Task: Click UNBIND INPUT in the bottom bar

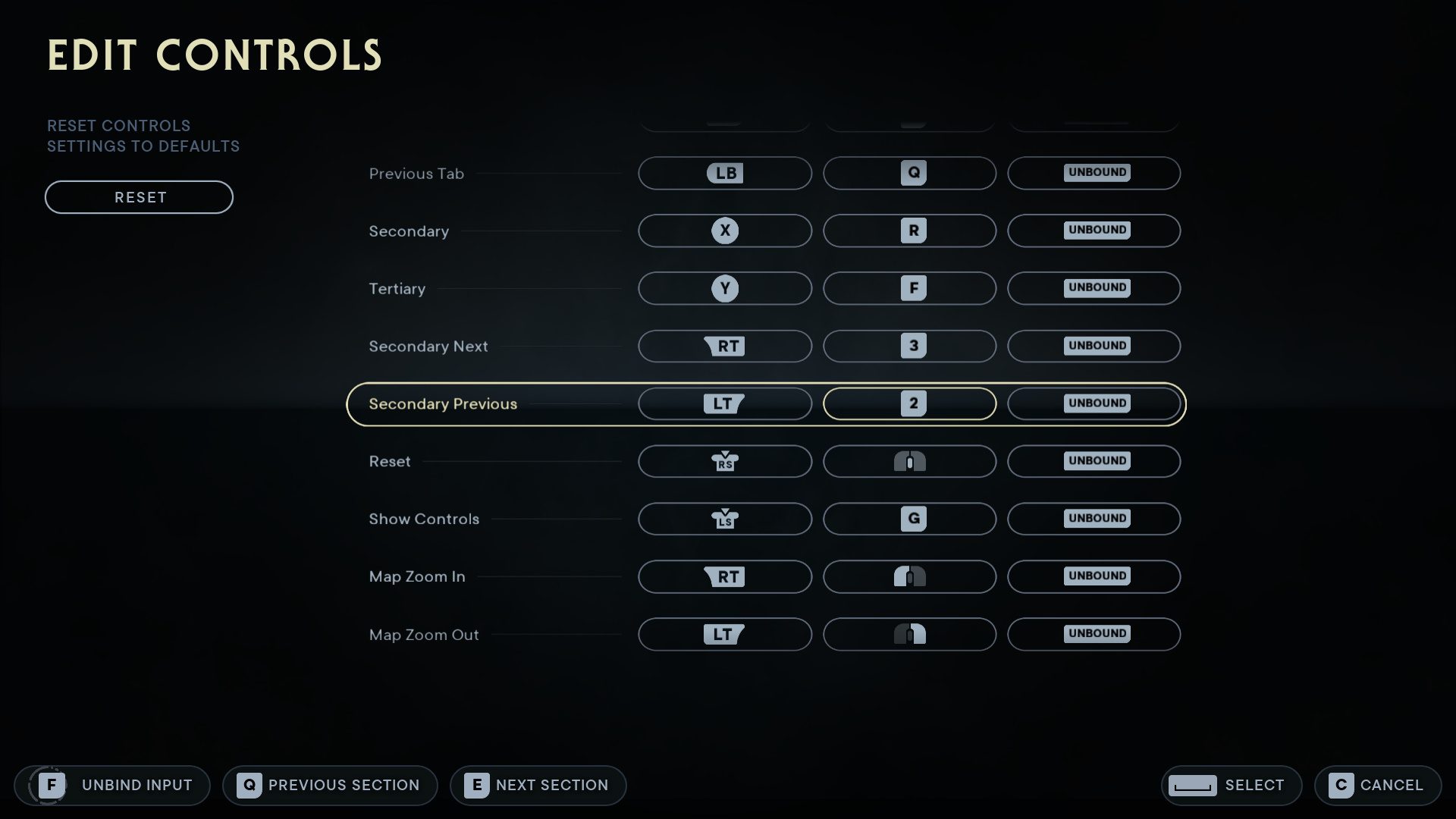Action: coord(112,785)
